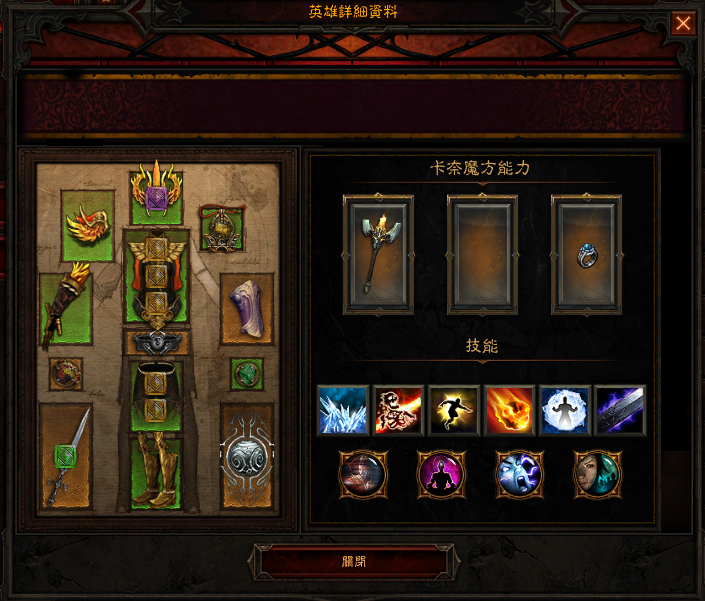Click the red 關閉 button
The image size is (705, 601).
pyautogui.click(x=353, y=561)
